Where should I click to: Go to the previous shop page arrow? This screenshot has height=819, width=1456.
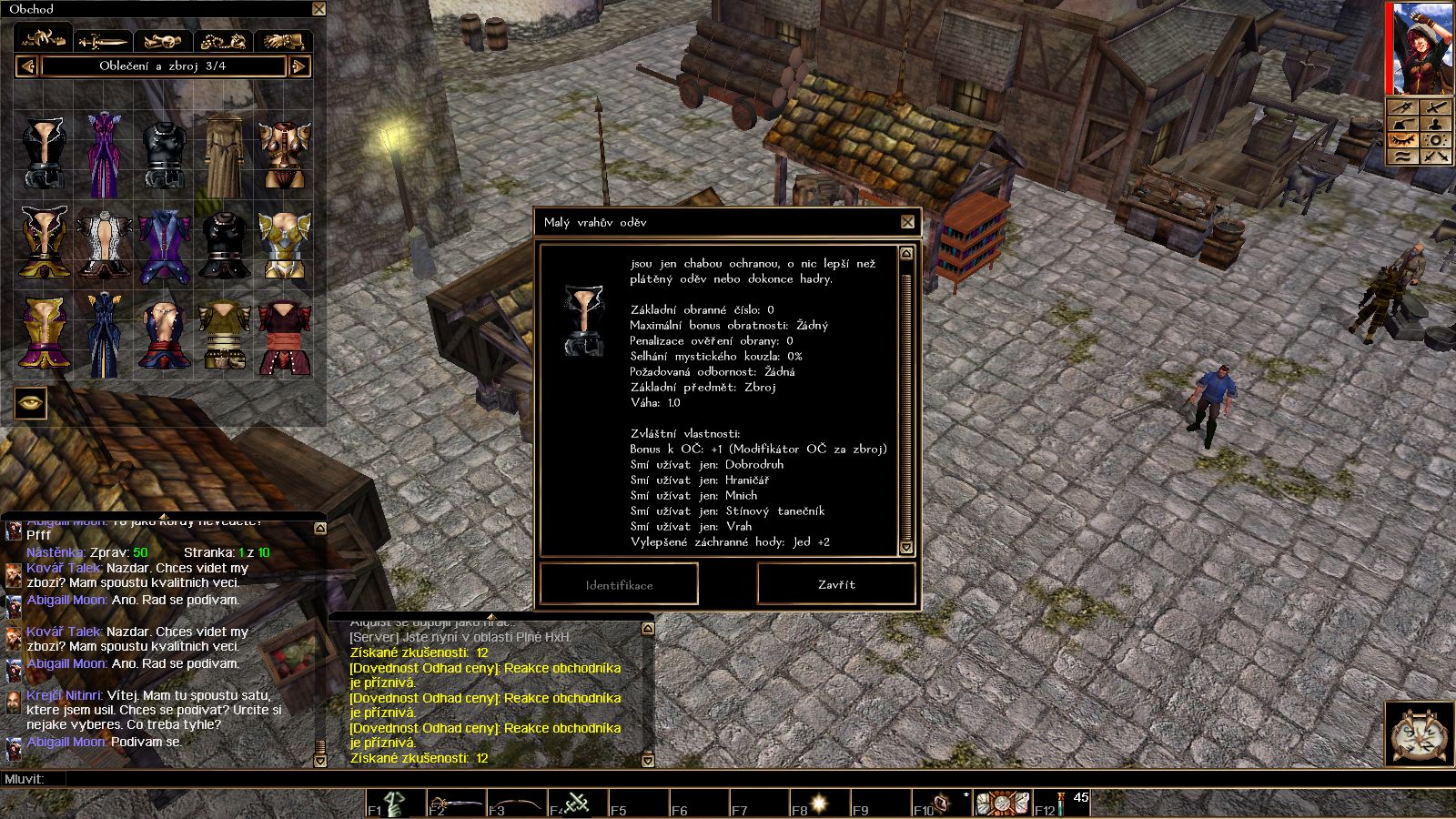click(x=26, y=66)
